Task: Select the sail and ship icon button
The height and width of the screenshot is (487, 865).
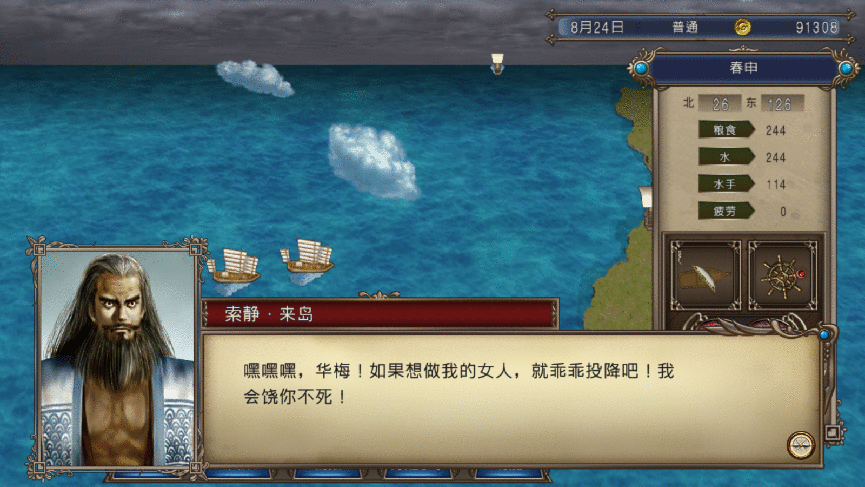Action: [704, 273]
